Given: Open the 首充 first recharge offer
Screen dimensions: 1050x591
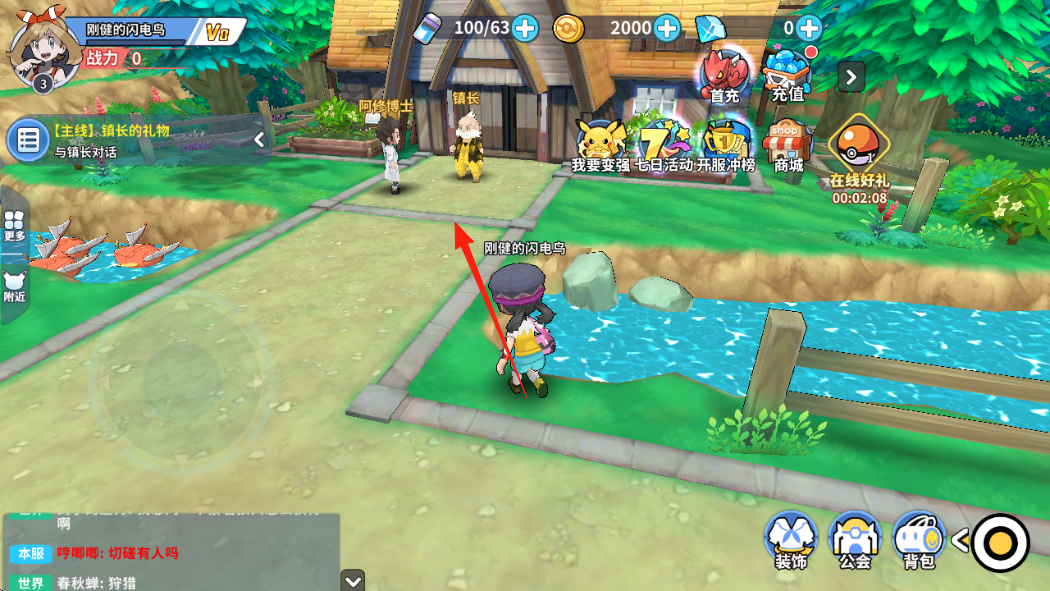Looking at the screenshot, I should click(724, 75).
